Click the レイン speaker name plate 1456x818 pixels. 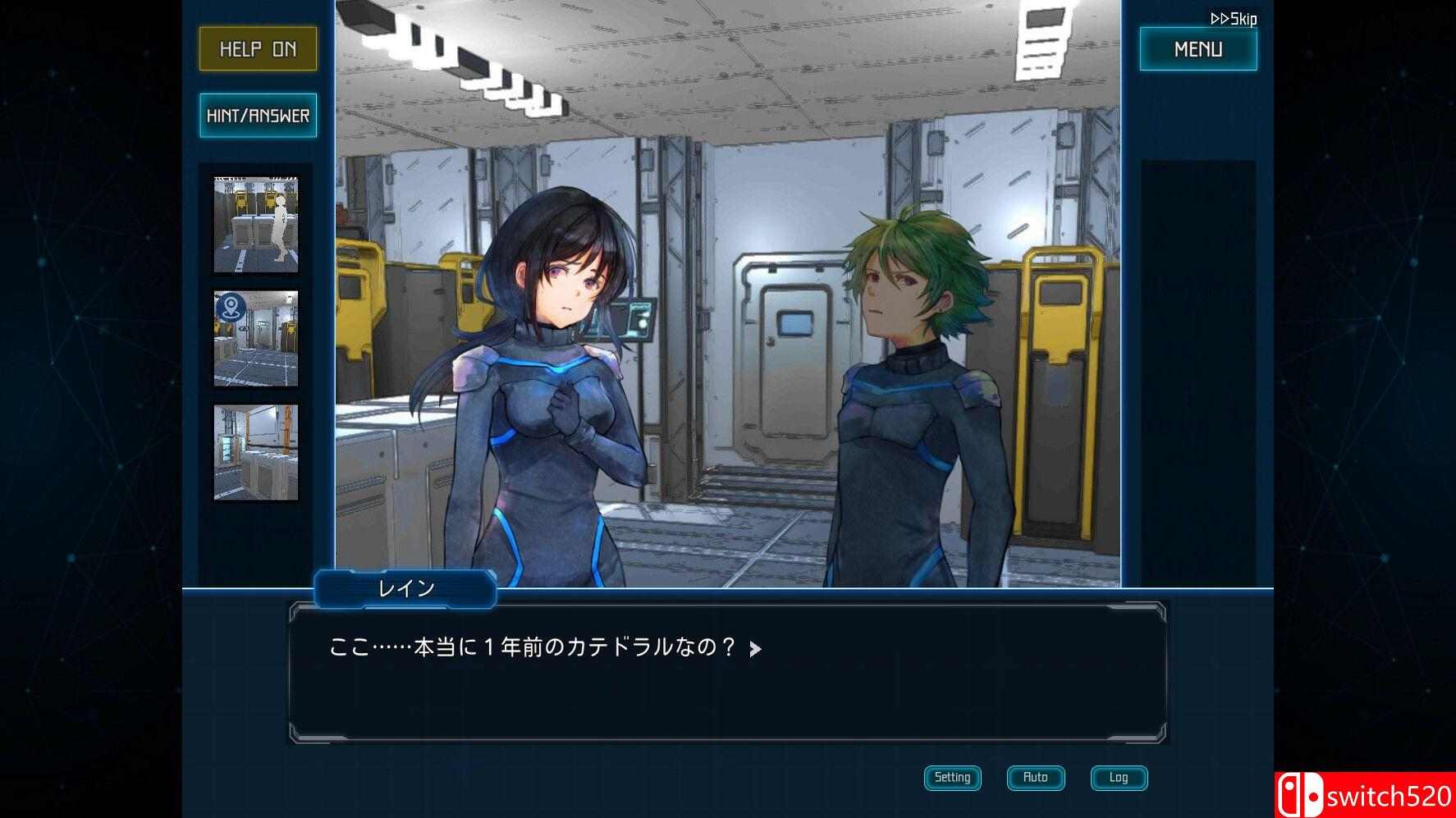pyautogui.click(x=406, y=588)
